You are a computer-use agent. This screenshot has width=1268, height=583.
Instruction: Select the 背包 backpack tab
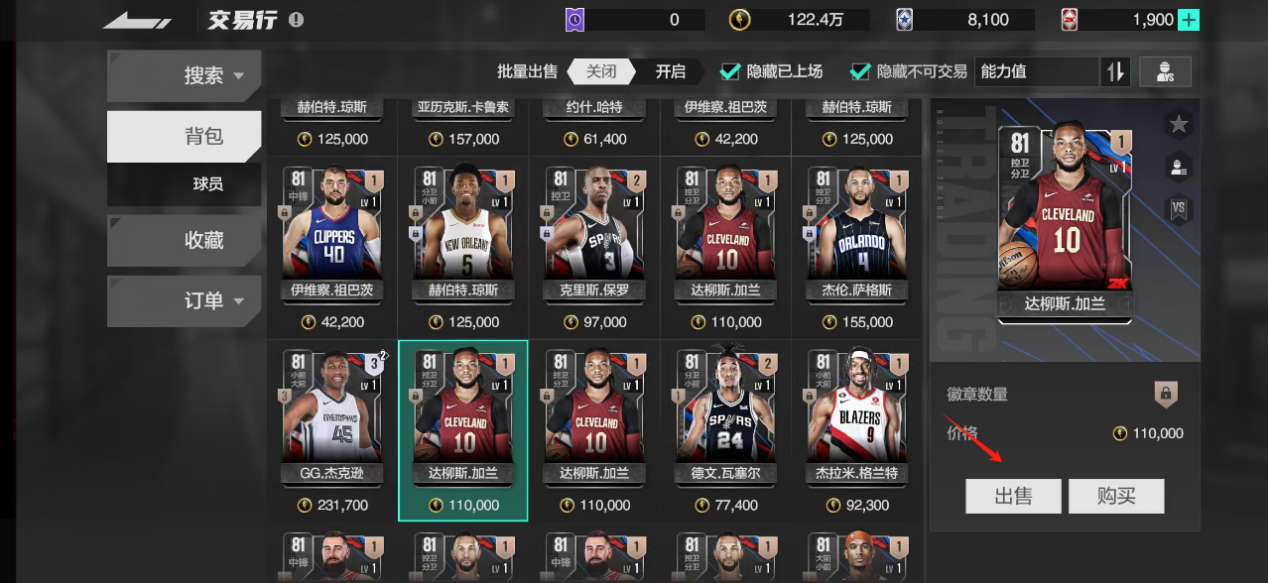(184, 136)
